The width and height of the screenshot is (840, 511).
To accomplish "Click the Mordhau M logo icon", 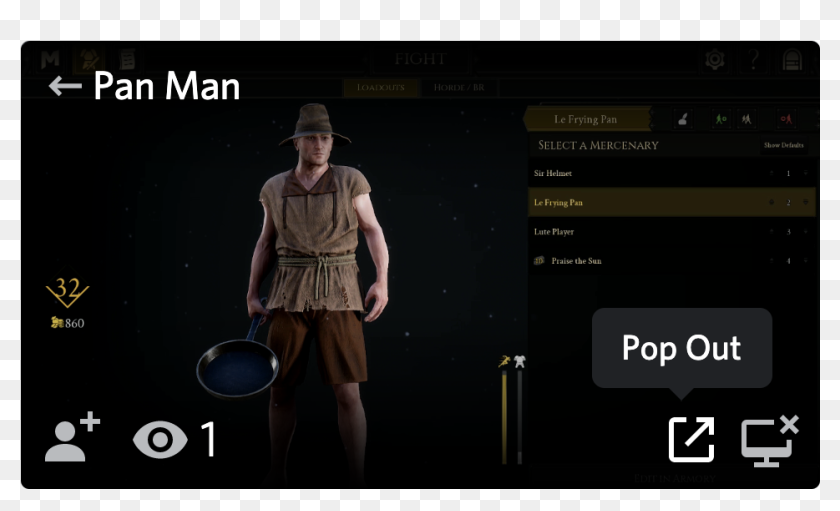I will pos(49,60).
